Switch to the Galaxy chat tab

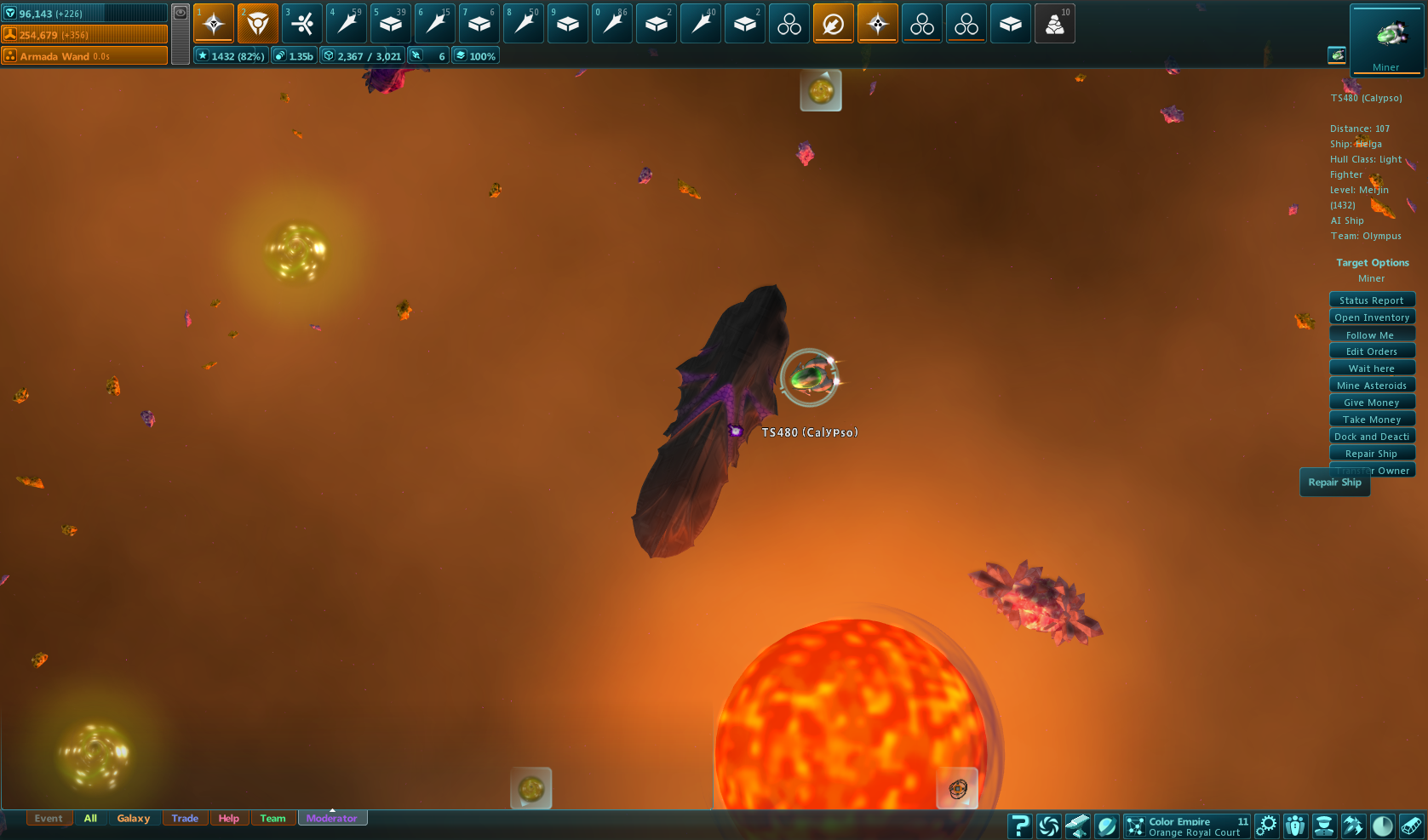(134, 819)
